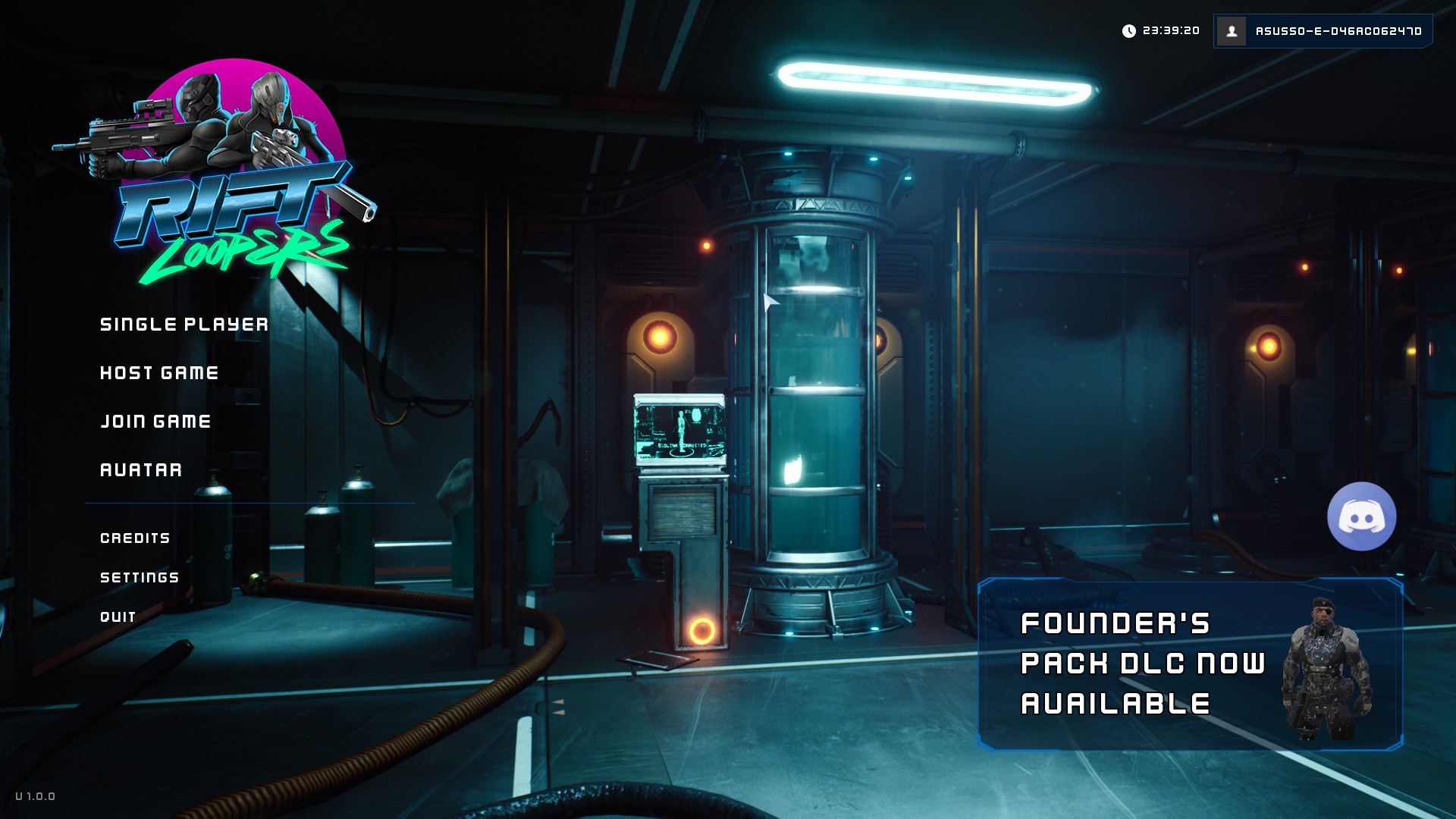Screen dimensions: 1456x819
Task: Choose the Host Game option
Action: click(159, 373)
